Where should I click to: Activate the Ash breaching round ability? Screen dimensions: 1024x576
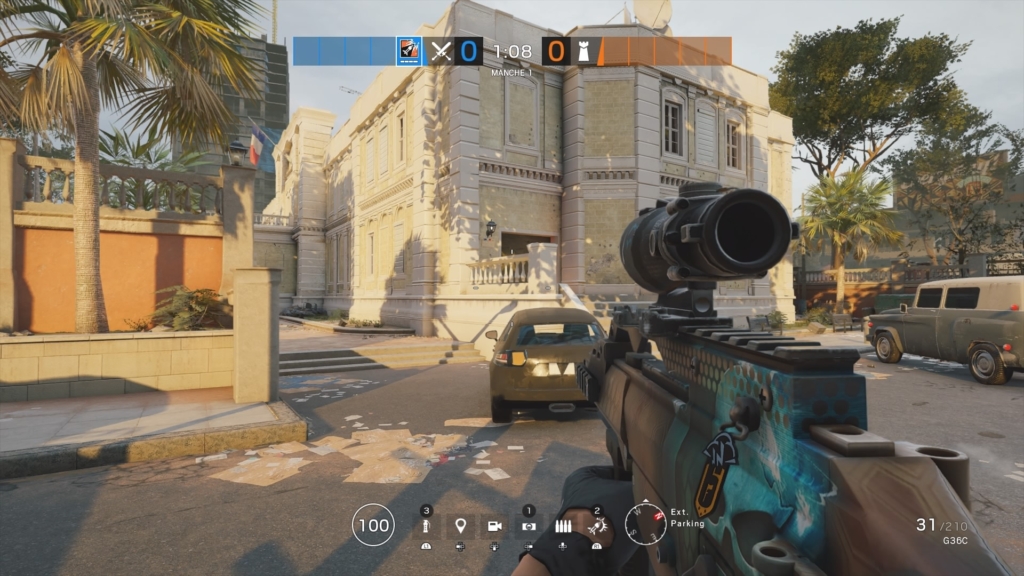tap(597, 526)
